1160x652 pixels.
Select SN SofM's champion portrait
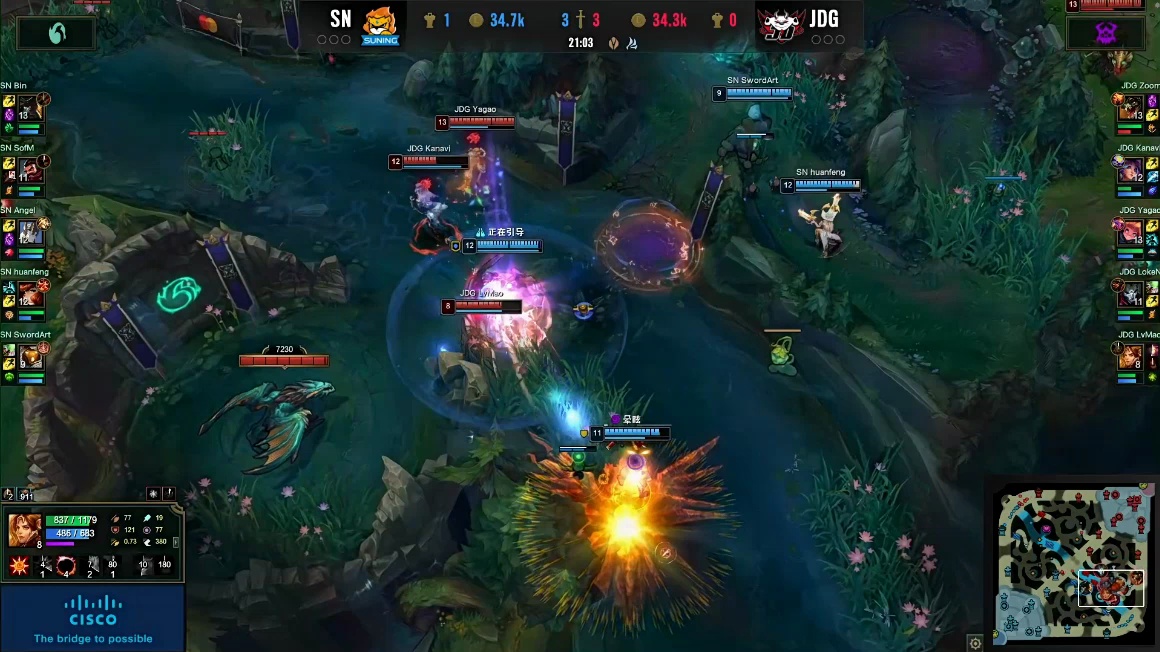point(32,168)
